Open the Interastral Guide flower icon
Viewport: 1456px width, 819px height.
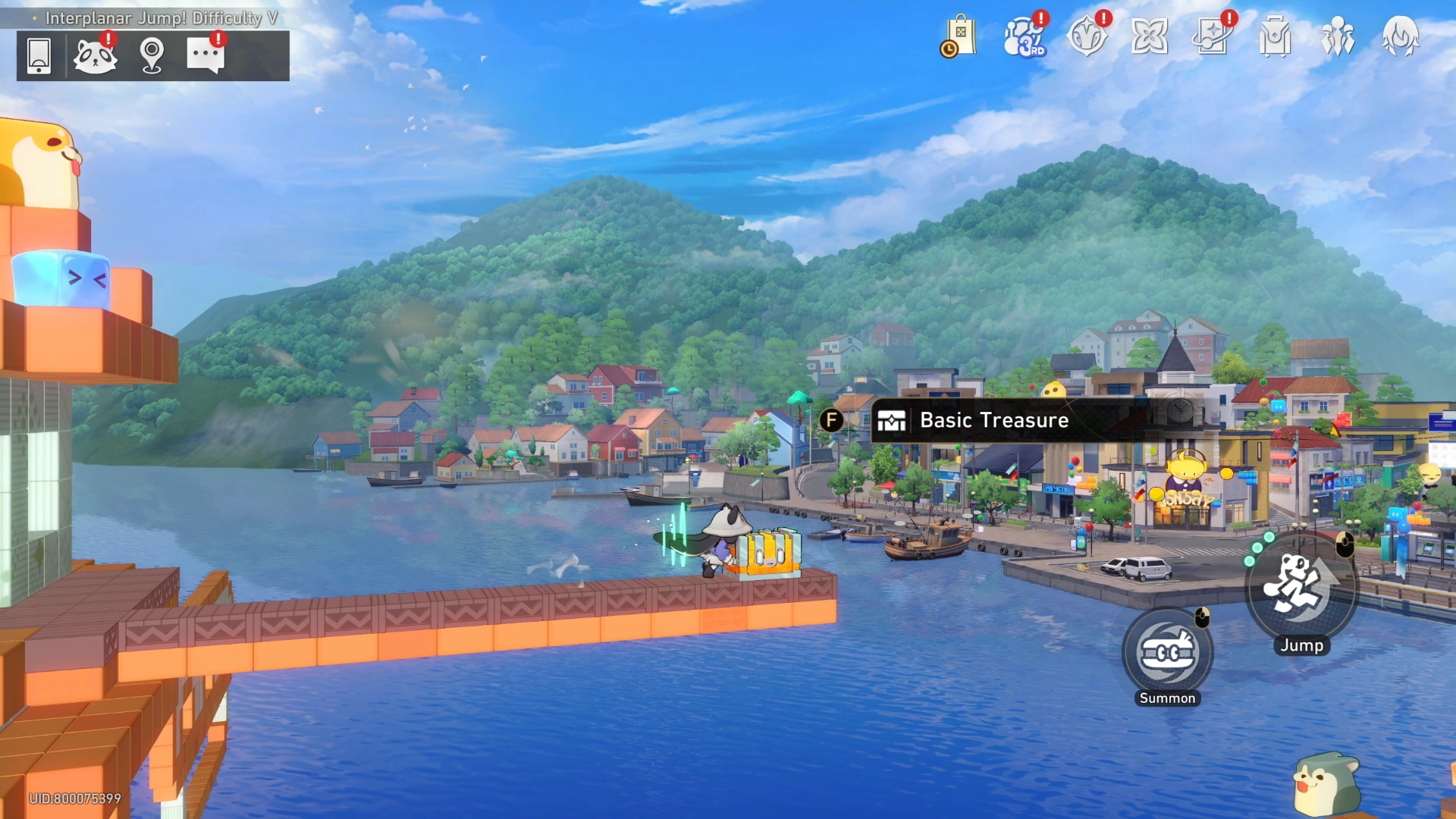[1150, 34]
